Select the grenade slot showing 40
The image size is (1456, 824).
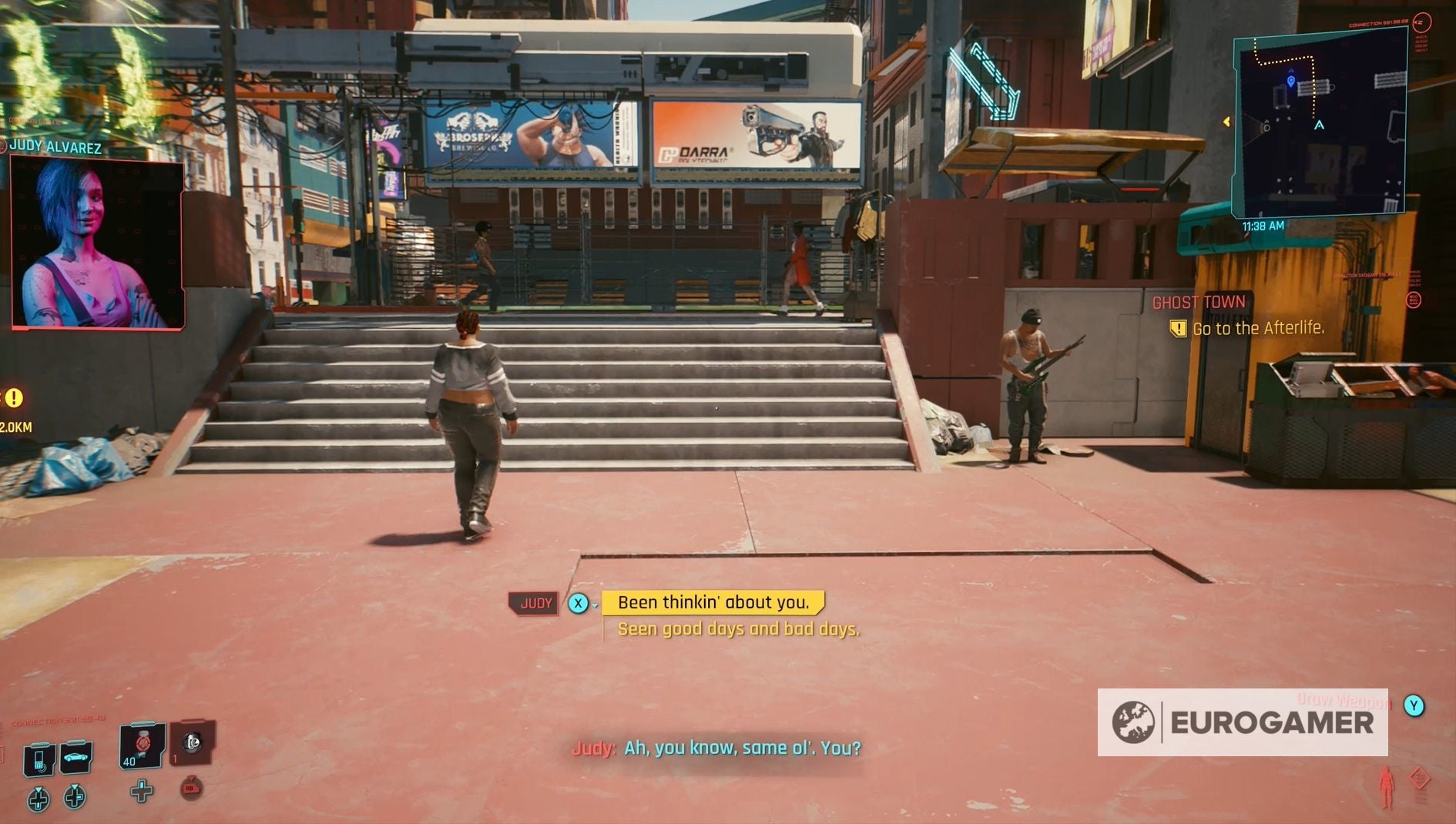142,747
